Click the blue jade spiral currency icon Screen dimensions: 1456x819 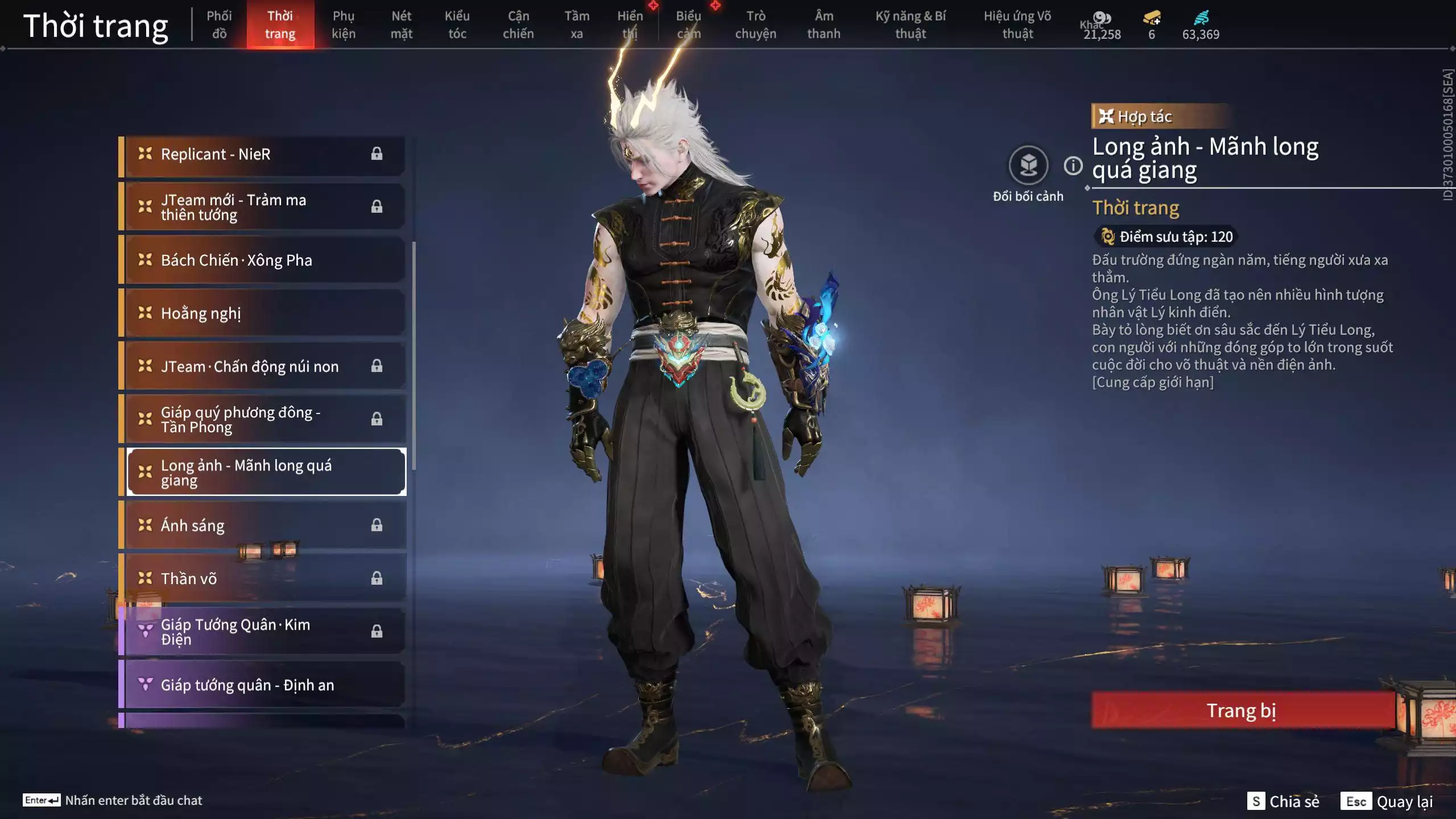point(1201,19)
